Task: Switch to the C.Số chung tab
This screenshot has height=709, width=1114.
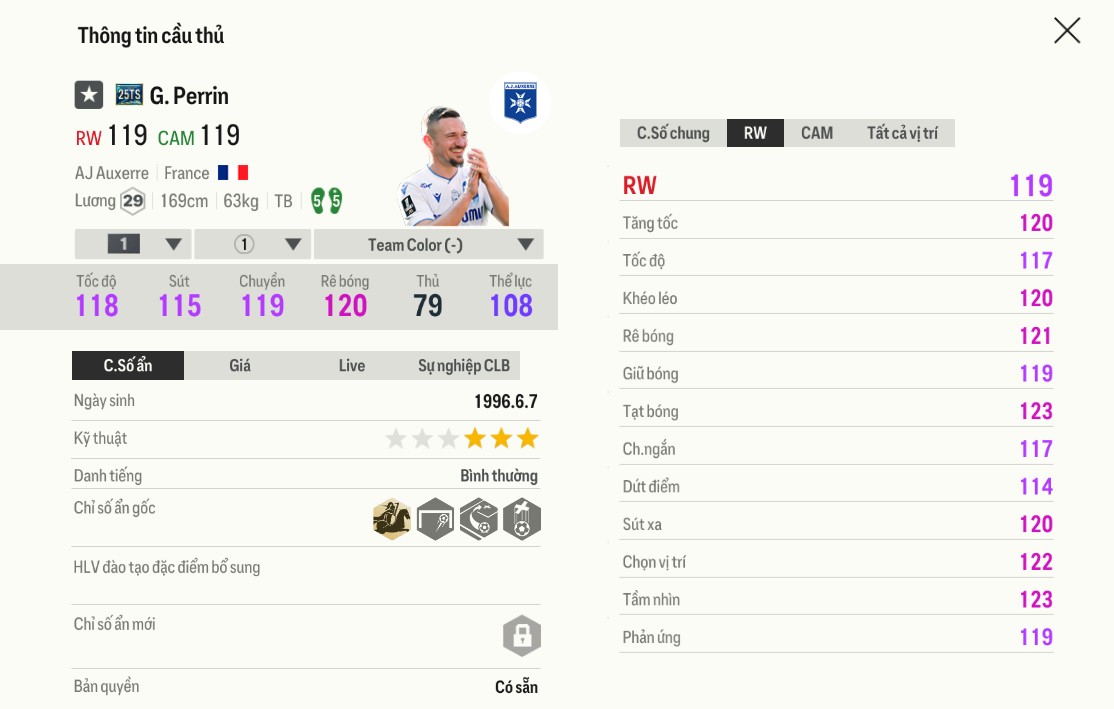Action: coord(673,133)
